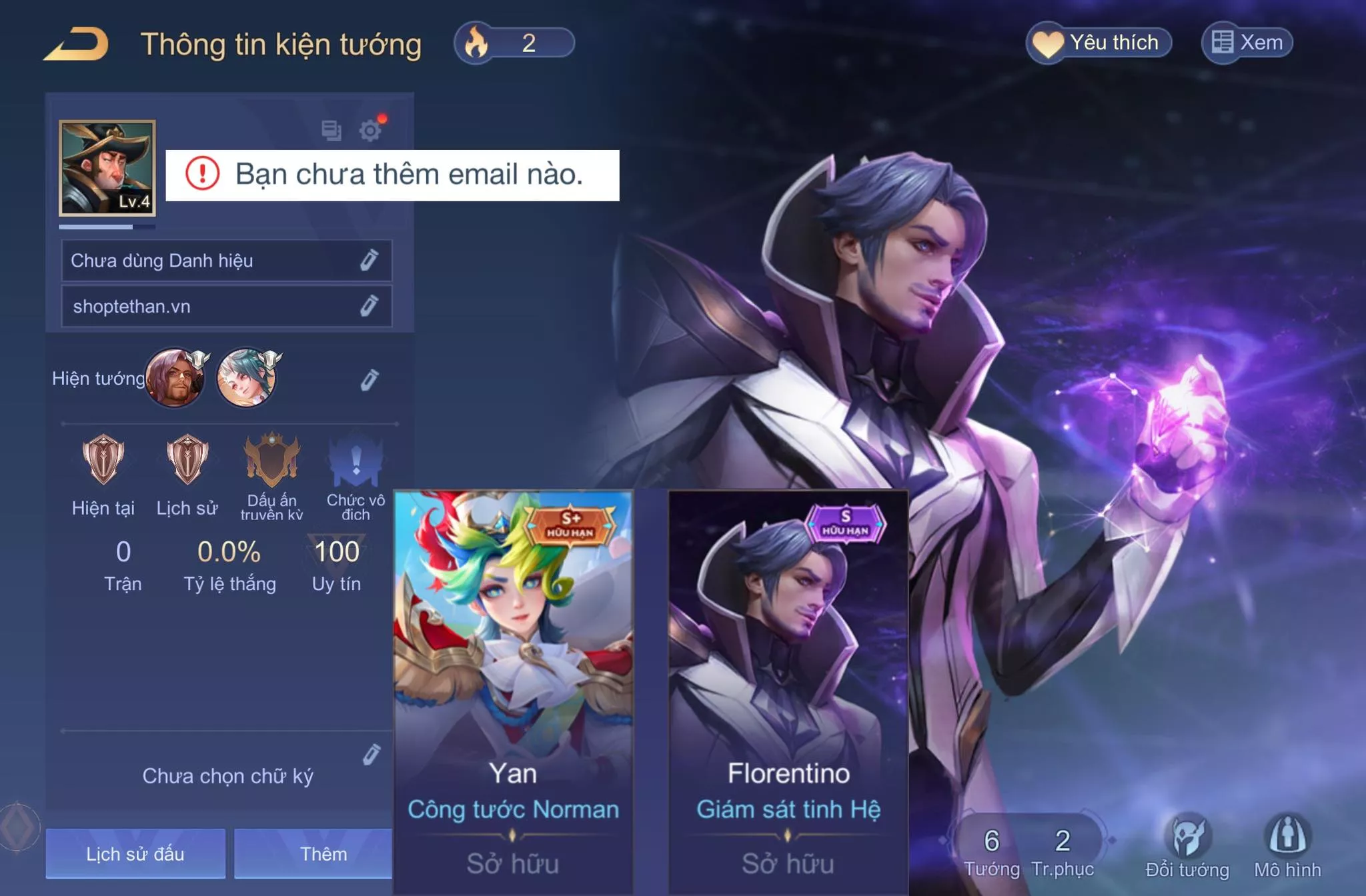The width and height of the screenshot is (1366, 896).
Task: Edit the shoptethan.vn name field
Action: (x=370, y=306)
